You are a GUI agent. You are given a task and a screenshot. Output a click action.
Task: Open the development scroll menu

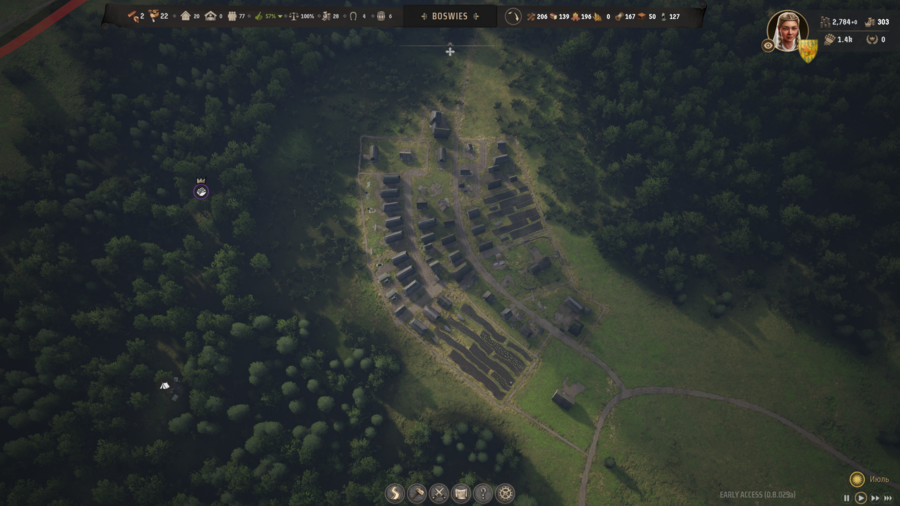coord(461,493)
